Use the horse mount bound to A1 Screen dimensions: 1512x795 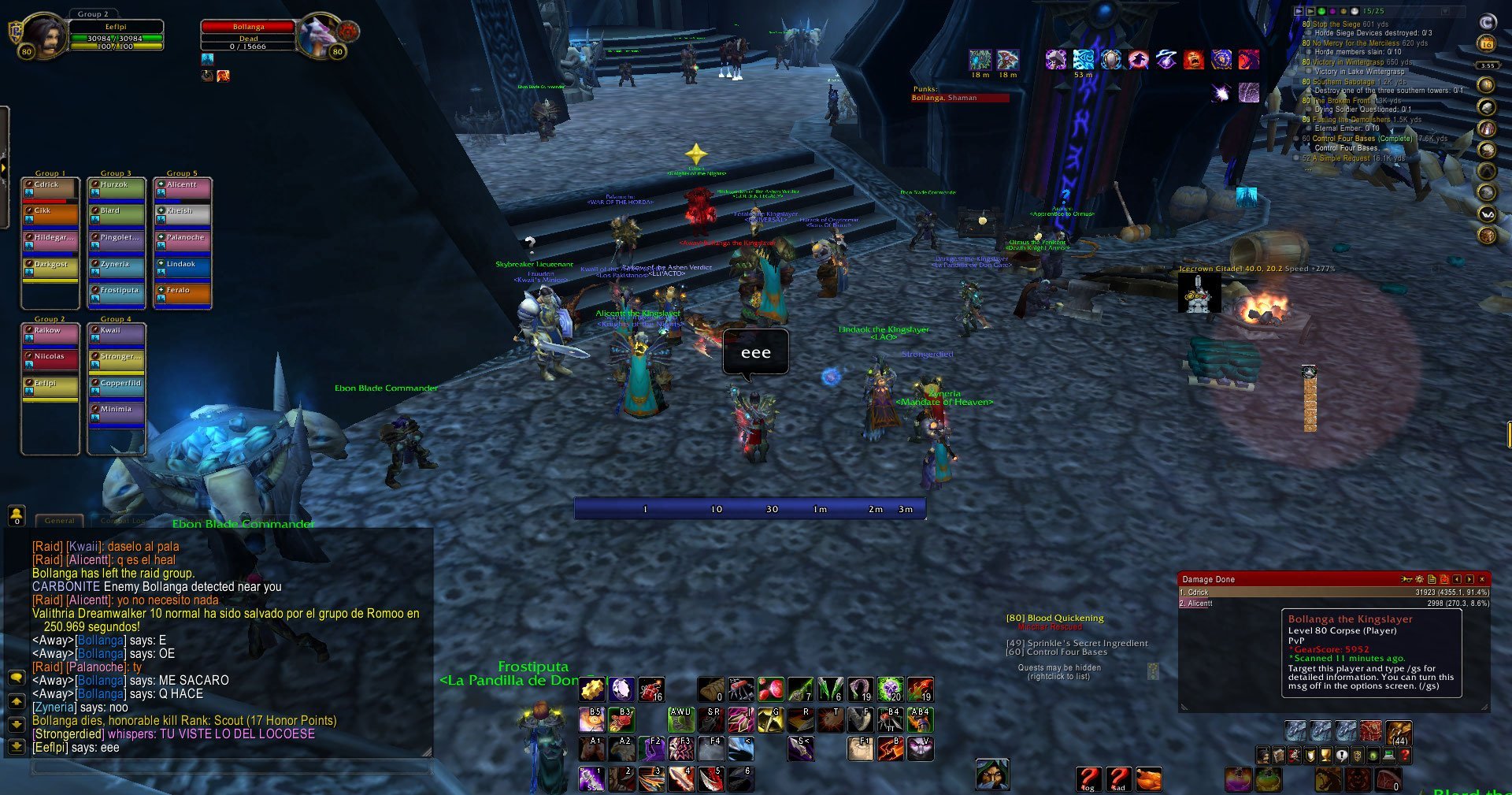[x=591, y=749]
